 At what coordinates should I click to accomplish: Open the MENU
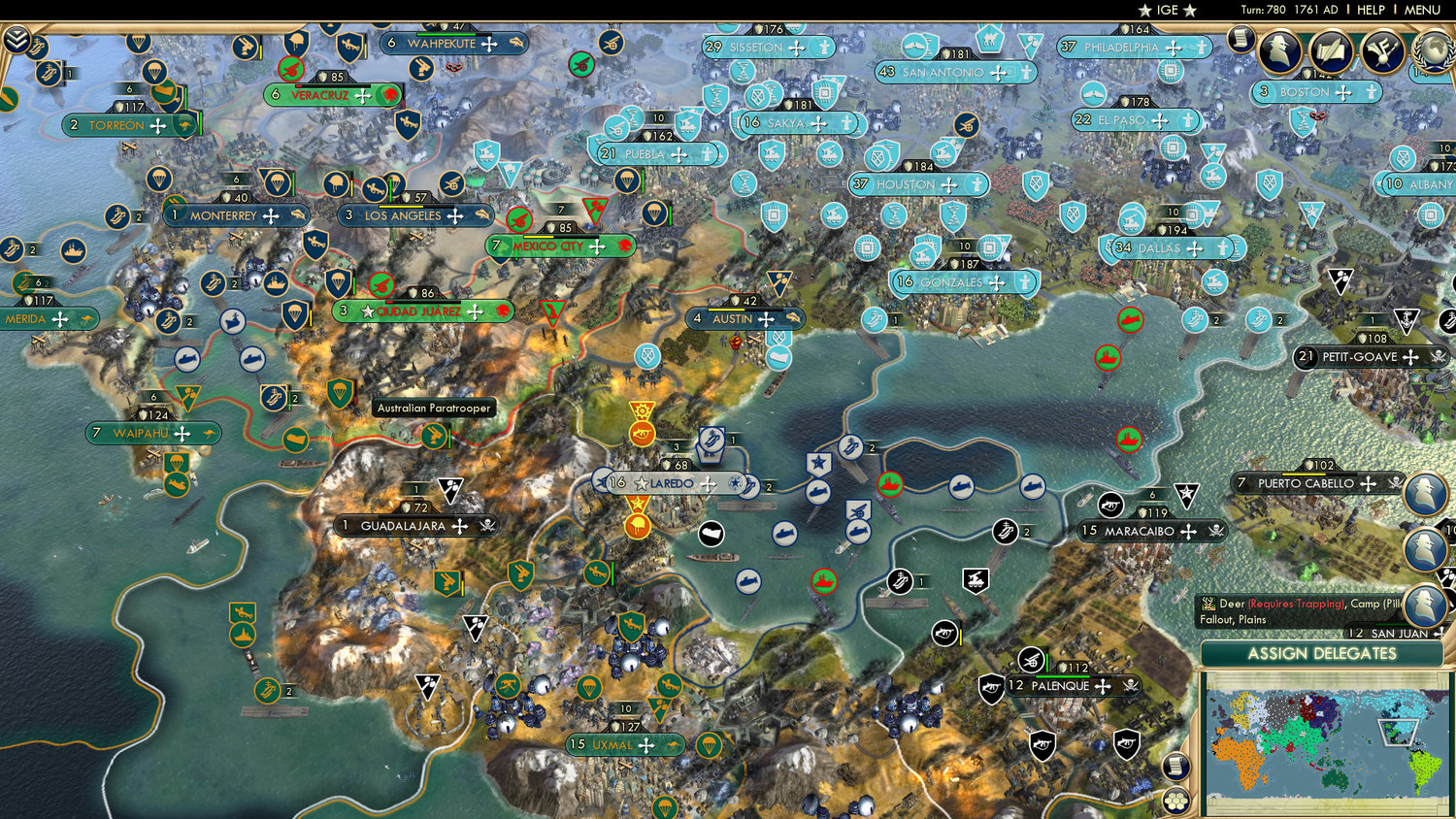(x=1423, y=11)
